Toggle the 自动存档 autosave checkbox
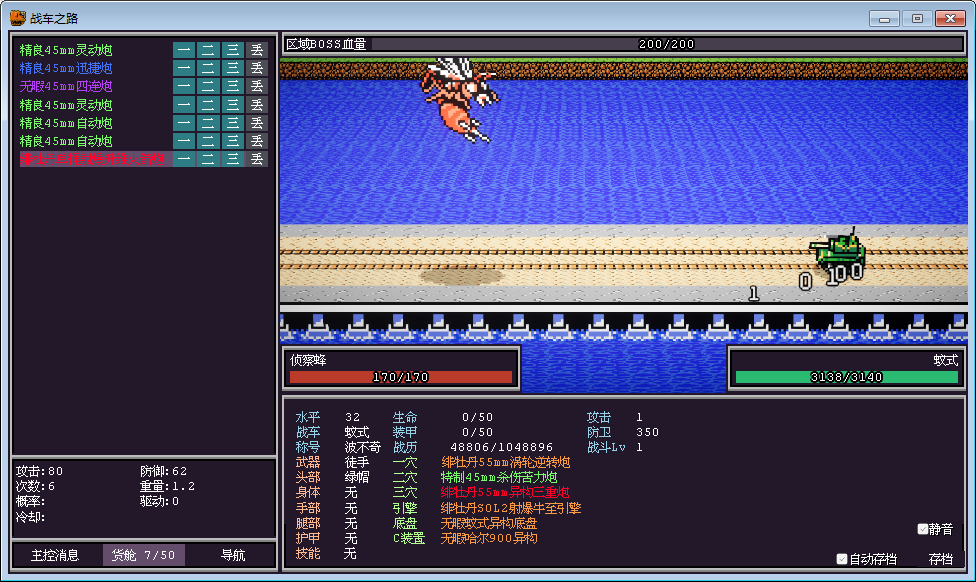The height and width of the screenshot is (582, 976). coord(843,559)
